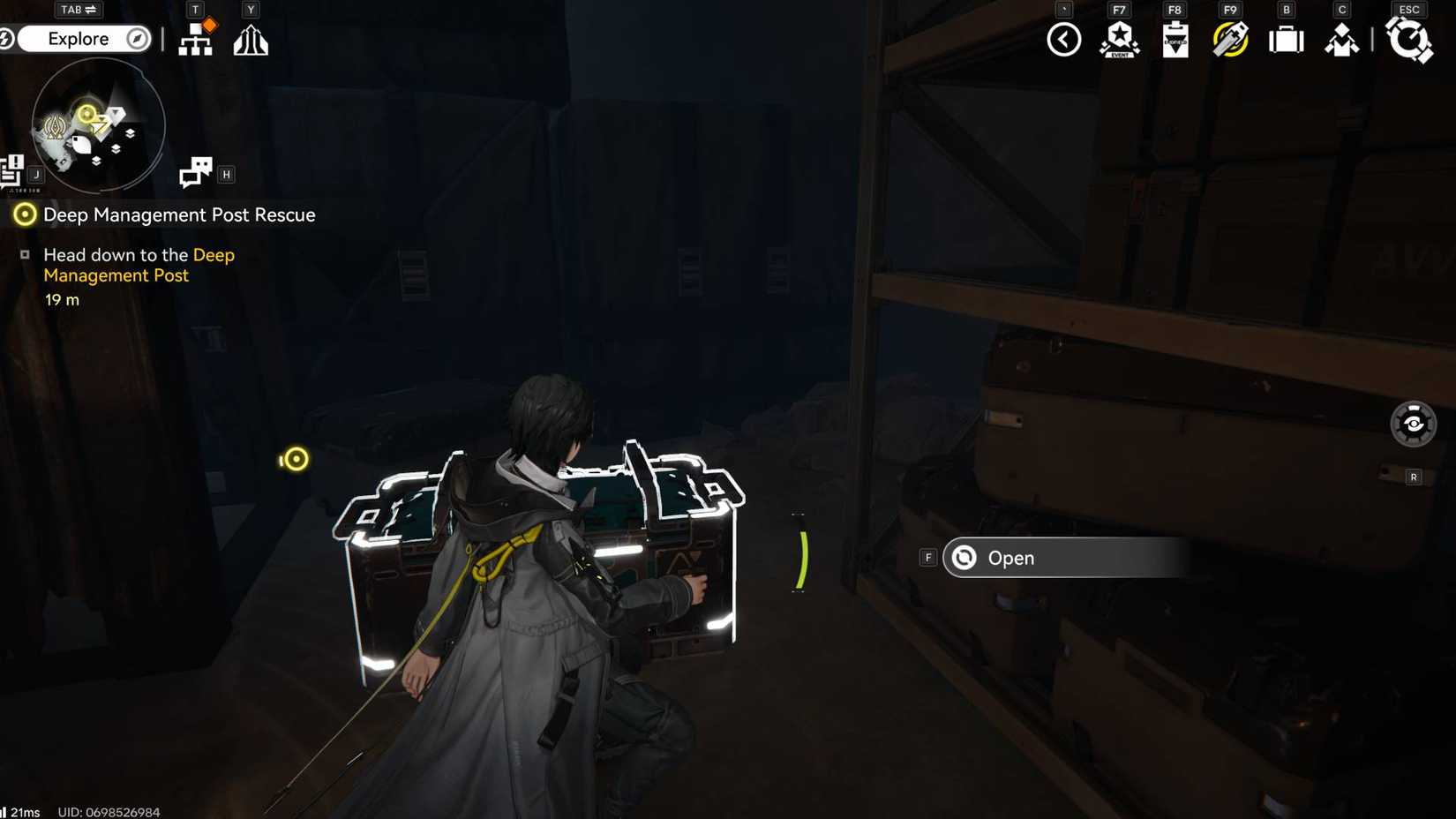Open the chat speech-bubbles icon
The height and width of the screenshot is (819, 1456).
(x=195, y=172)
